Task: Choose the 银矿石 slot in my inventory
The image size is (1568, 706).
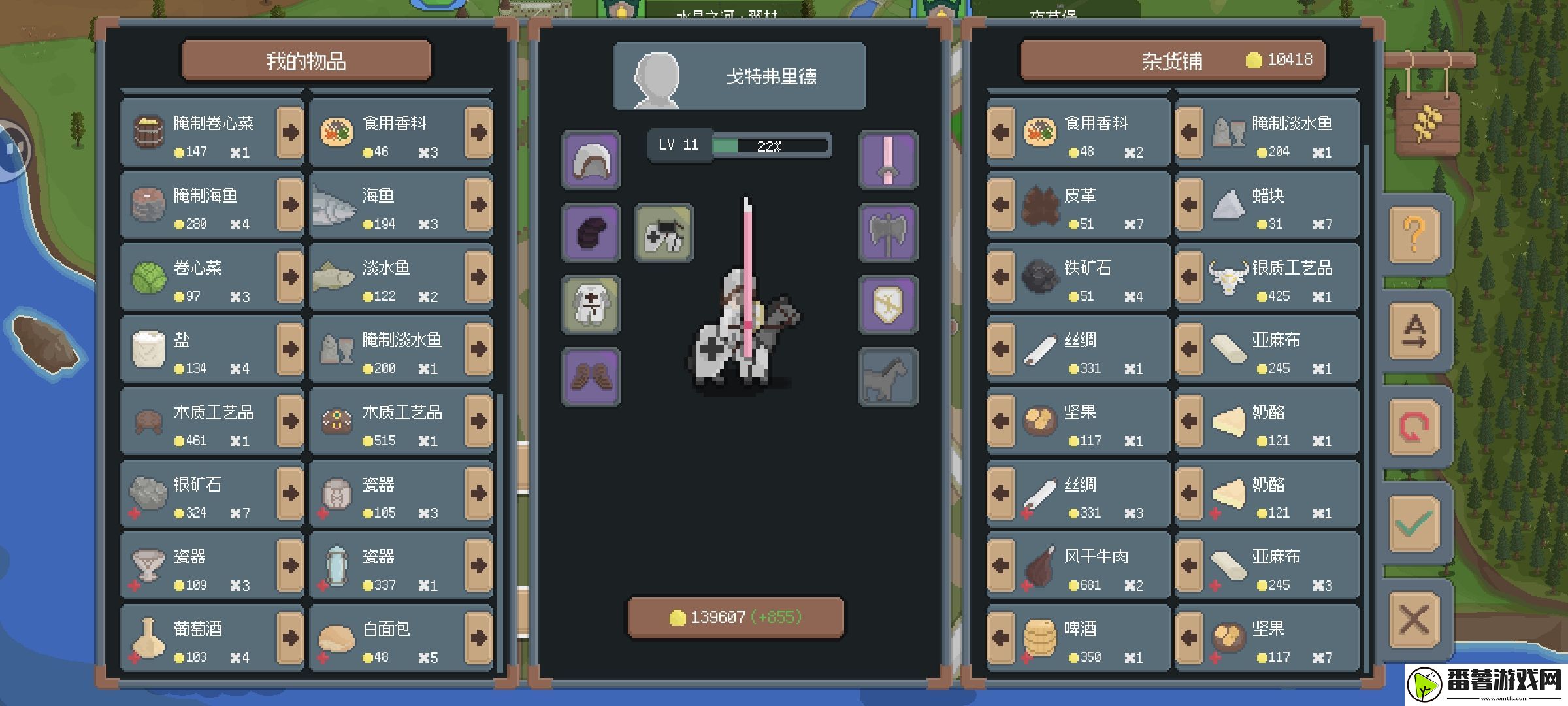Action: (199, 494)
